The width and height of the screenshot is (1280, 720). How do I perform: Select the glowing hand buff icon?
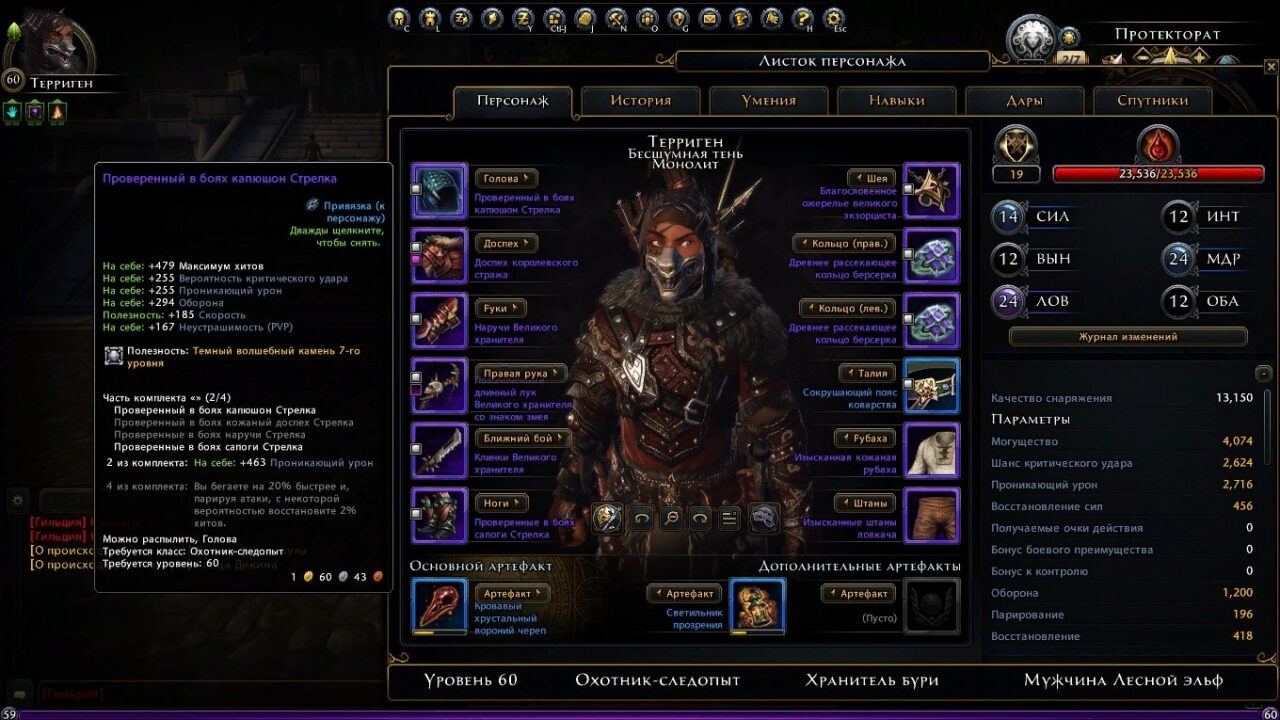pyautogui.click(x=12, y=111)
